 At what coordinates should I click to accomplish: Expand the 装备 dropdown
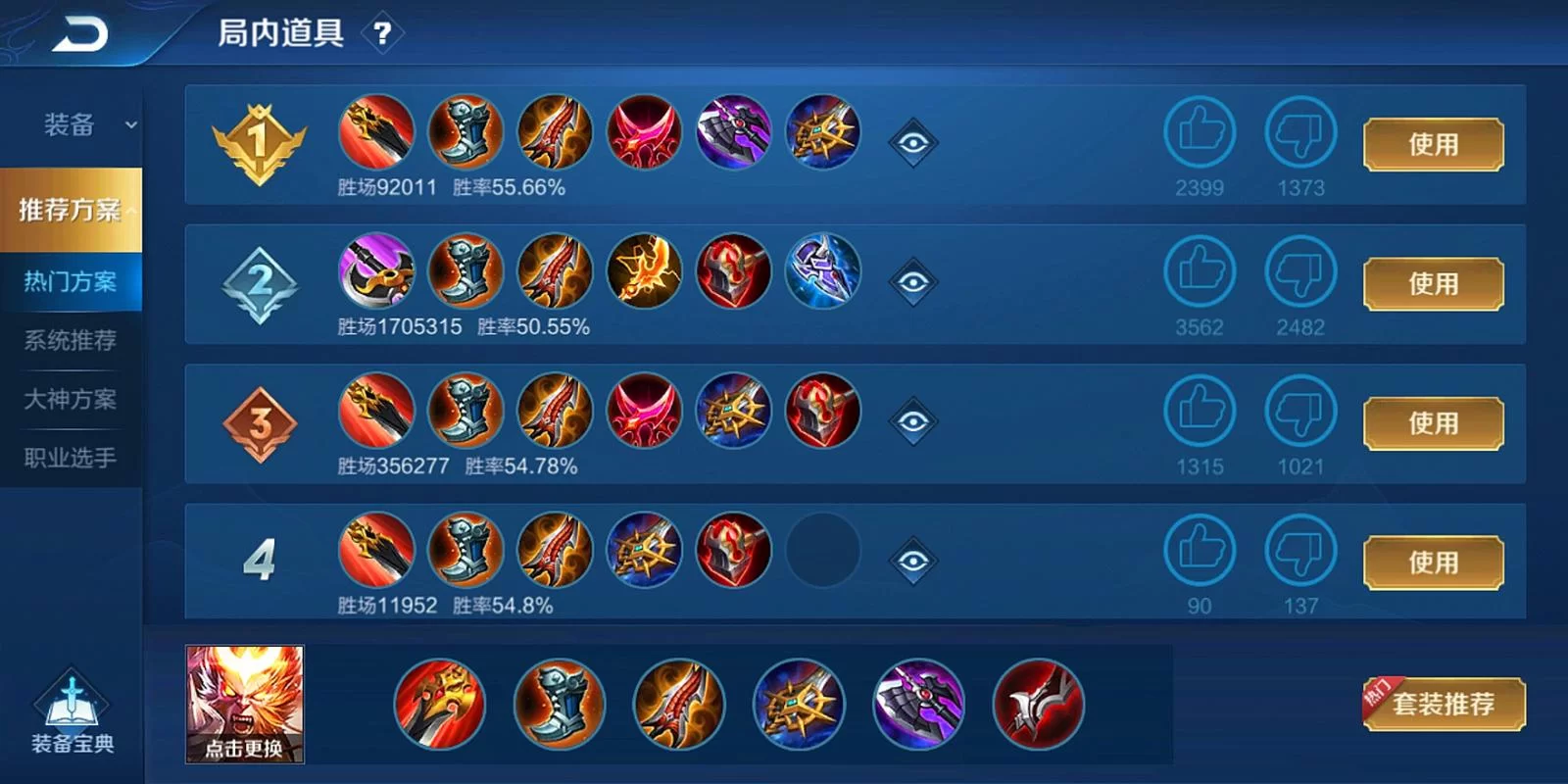pos(88,125)
